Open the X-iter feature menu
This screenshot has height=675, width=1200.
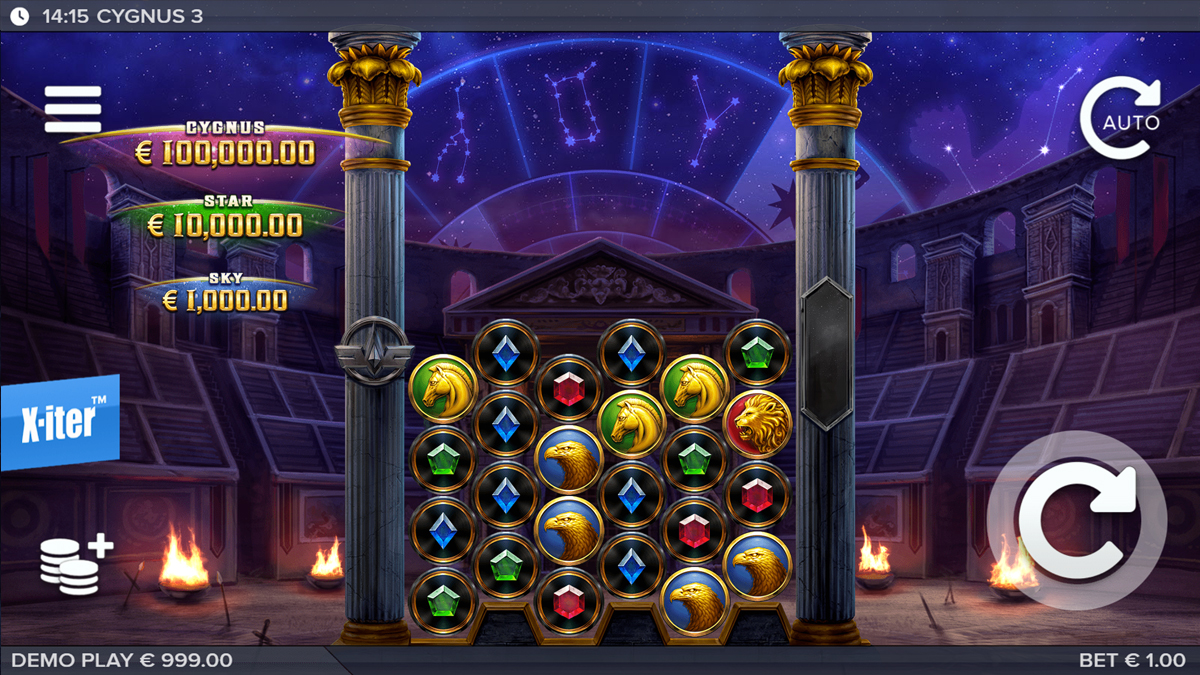(60, 422)
